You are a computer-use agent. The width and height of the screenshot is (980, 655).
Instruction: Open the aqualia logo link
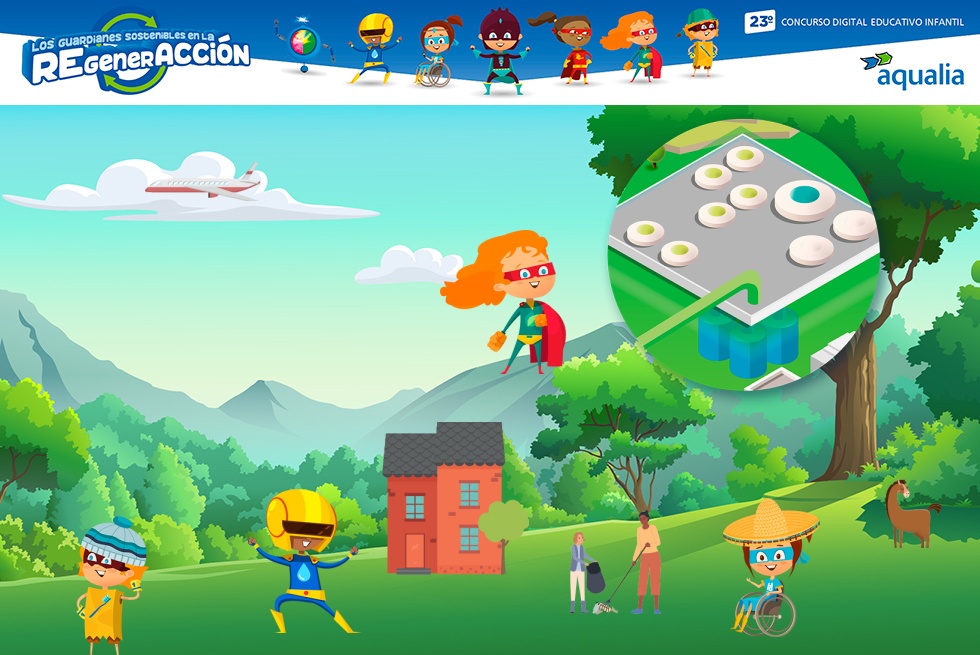[x=912, y=70]
